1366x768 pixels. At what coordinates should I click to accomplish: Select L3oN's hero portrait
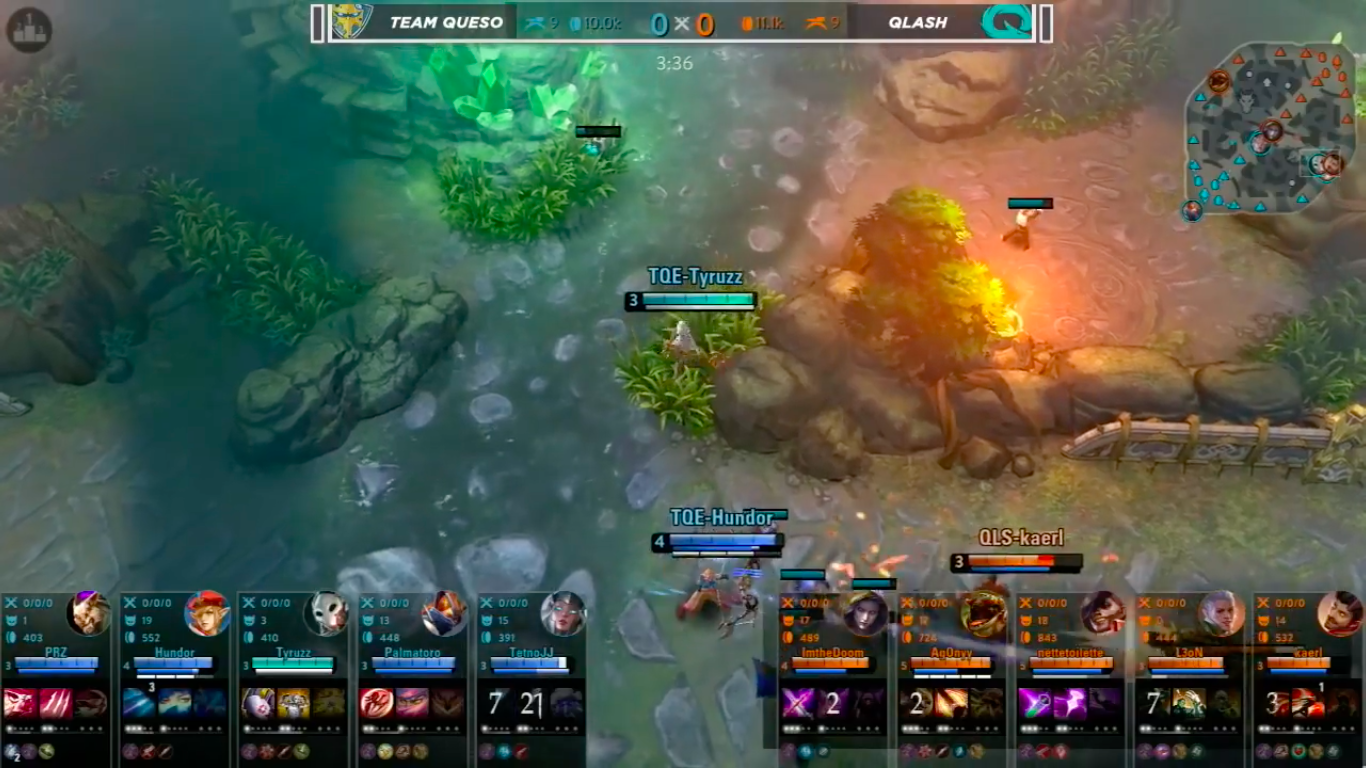coord(1221,613)
